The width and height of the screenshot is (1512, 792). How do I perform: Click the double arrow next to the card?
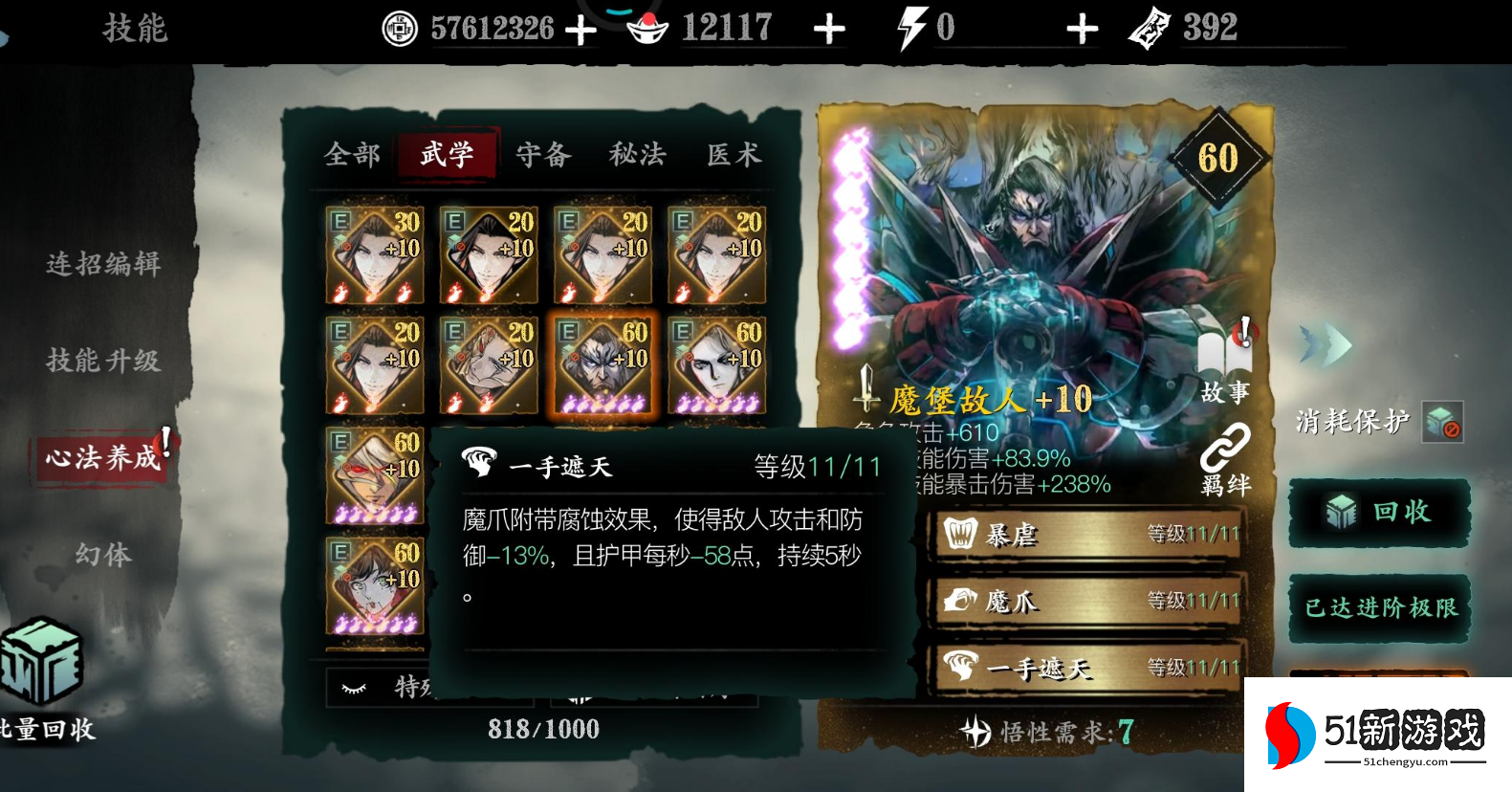[1326, 344]
